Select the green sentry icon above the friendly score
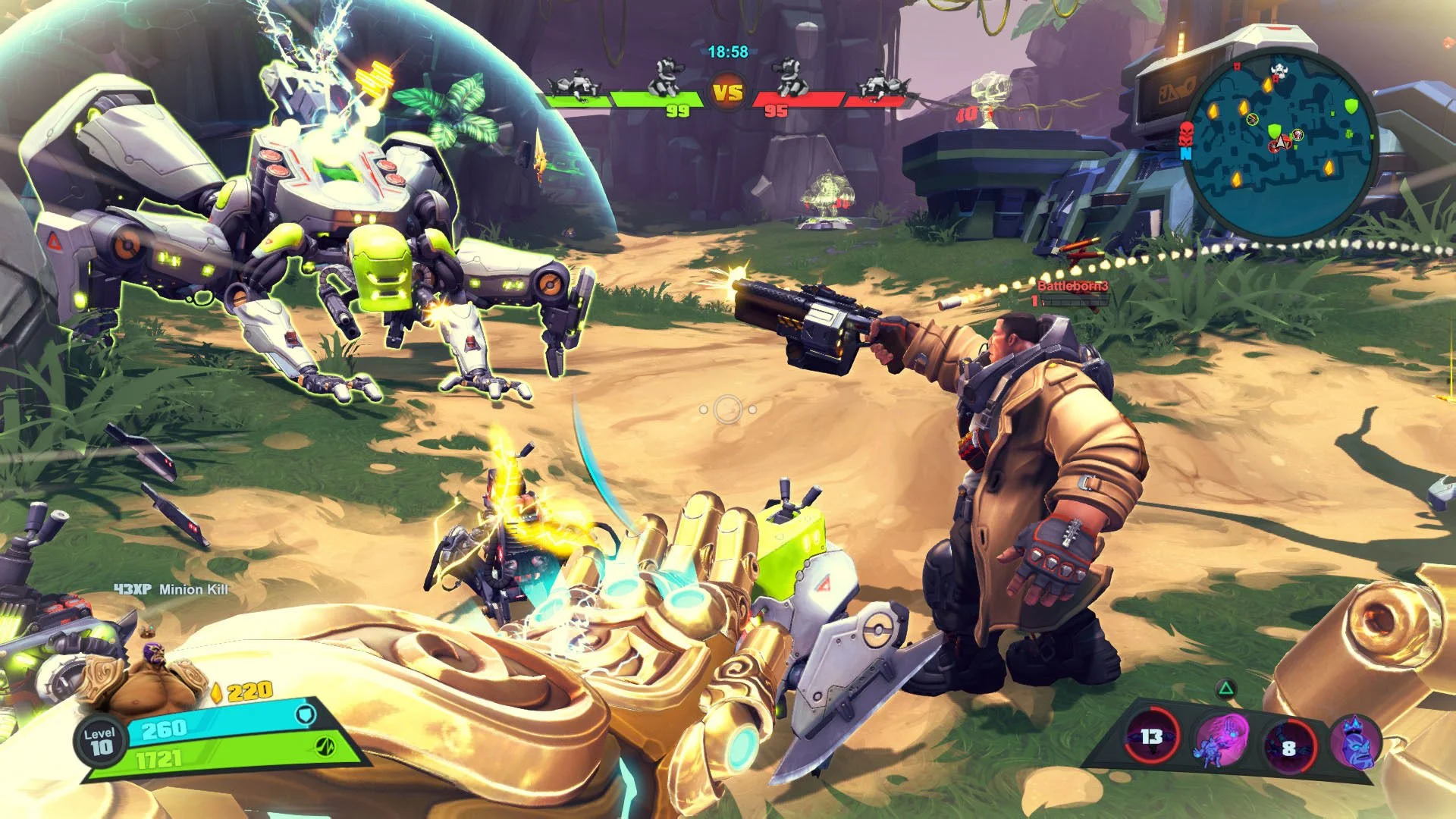The image size is (1456, 819). click(x=666, y=77)
